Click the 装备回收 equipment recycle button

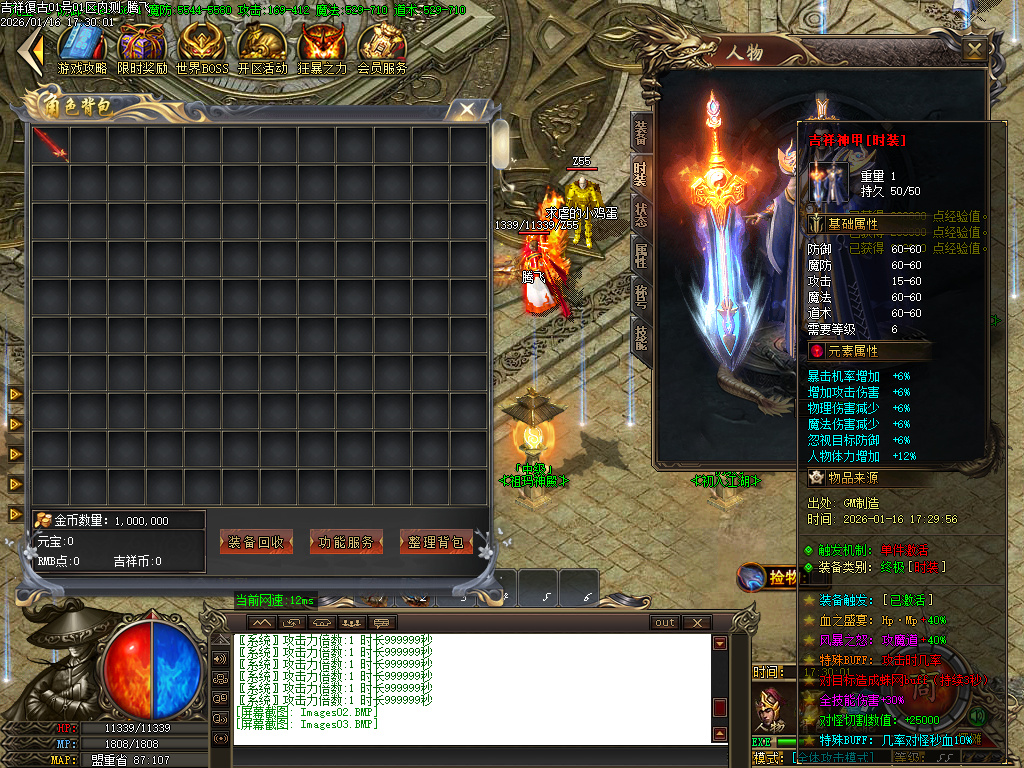(256, 542)
